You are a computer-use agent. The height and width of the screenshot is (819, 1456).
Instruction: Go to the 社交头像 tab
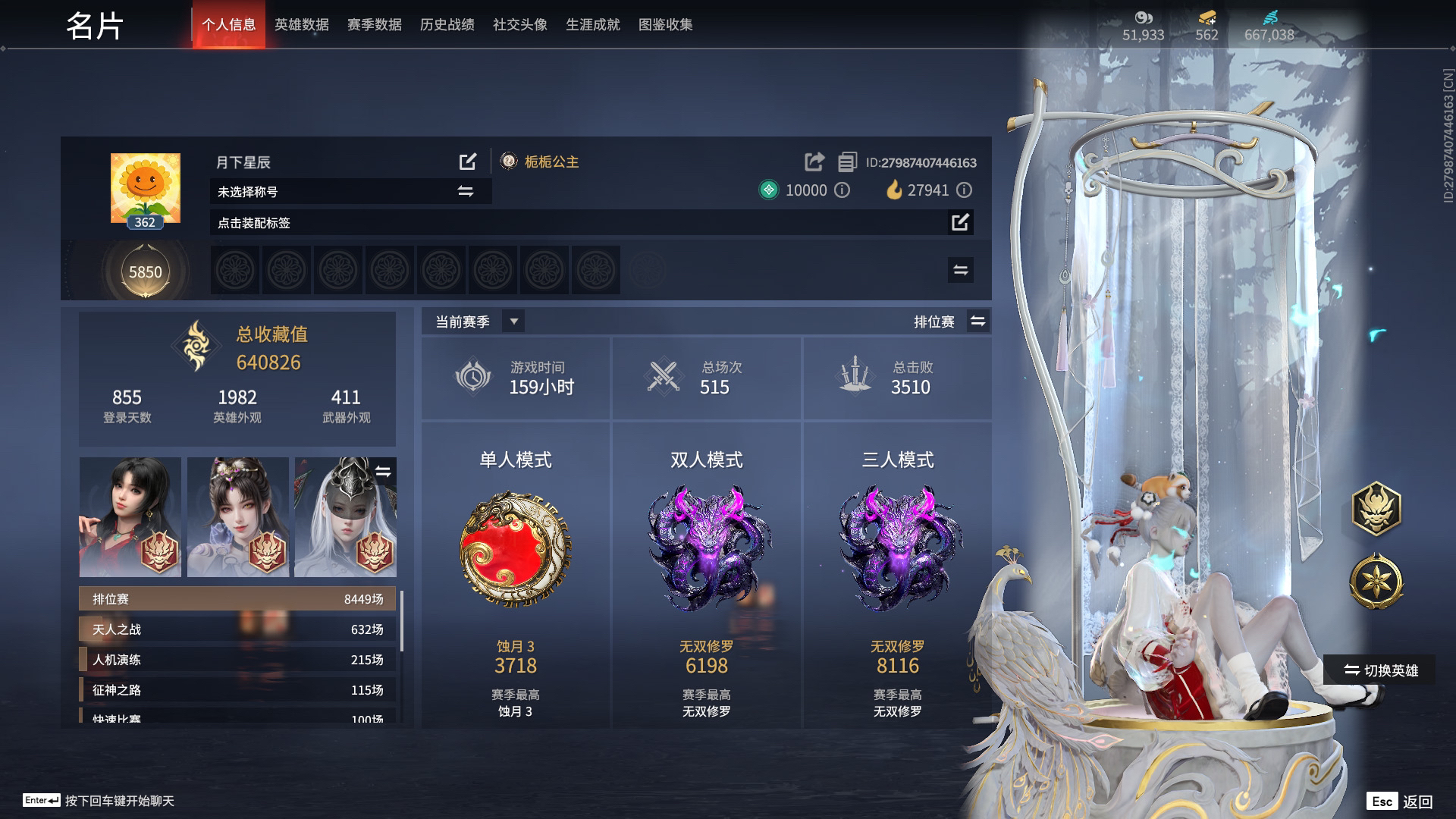coord(519,25)
